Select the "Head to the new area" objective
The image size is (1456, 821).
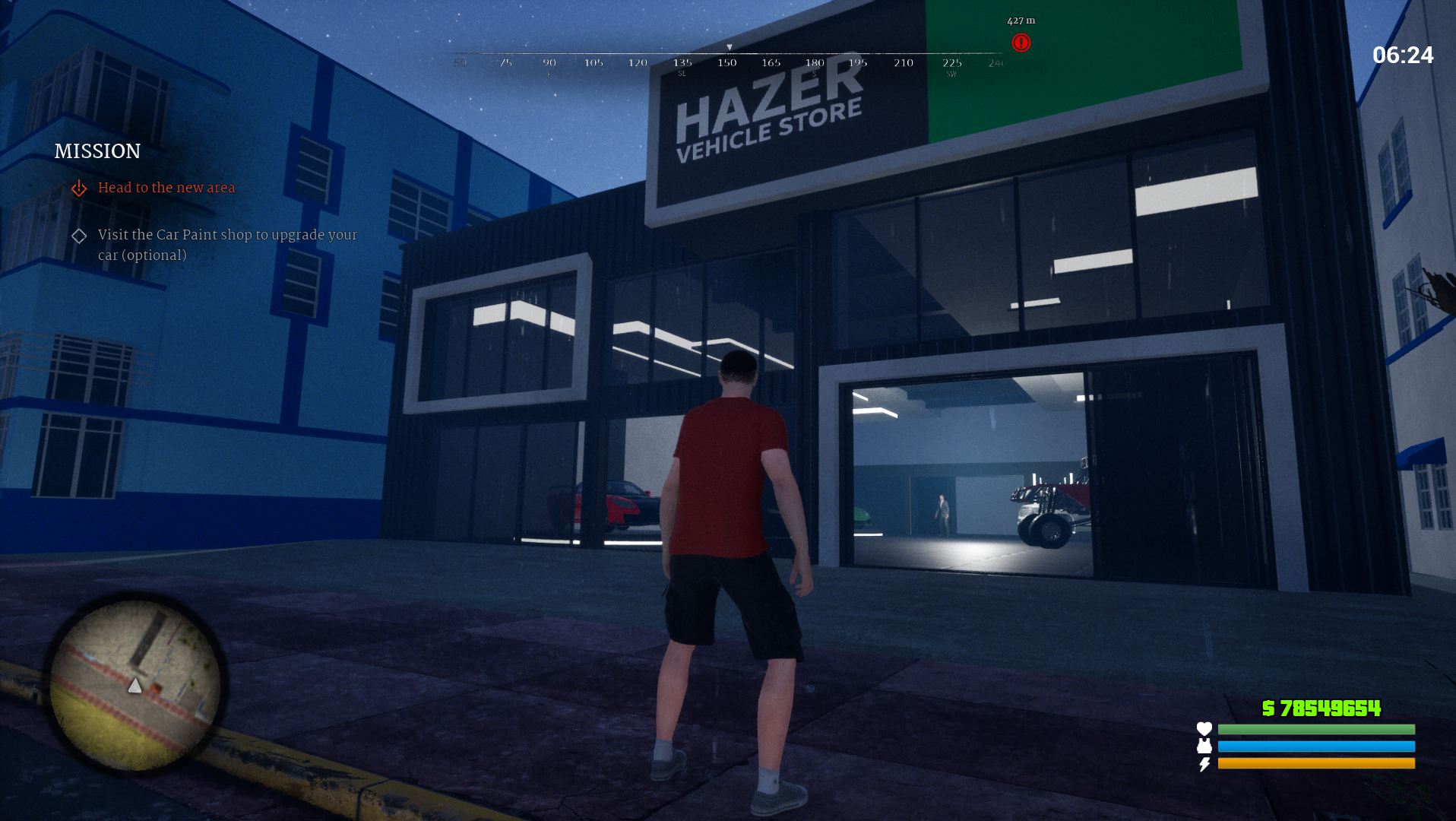click(x=166, y=188)
